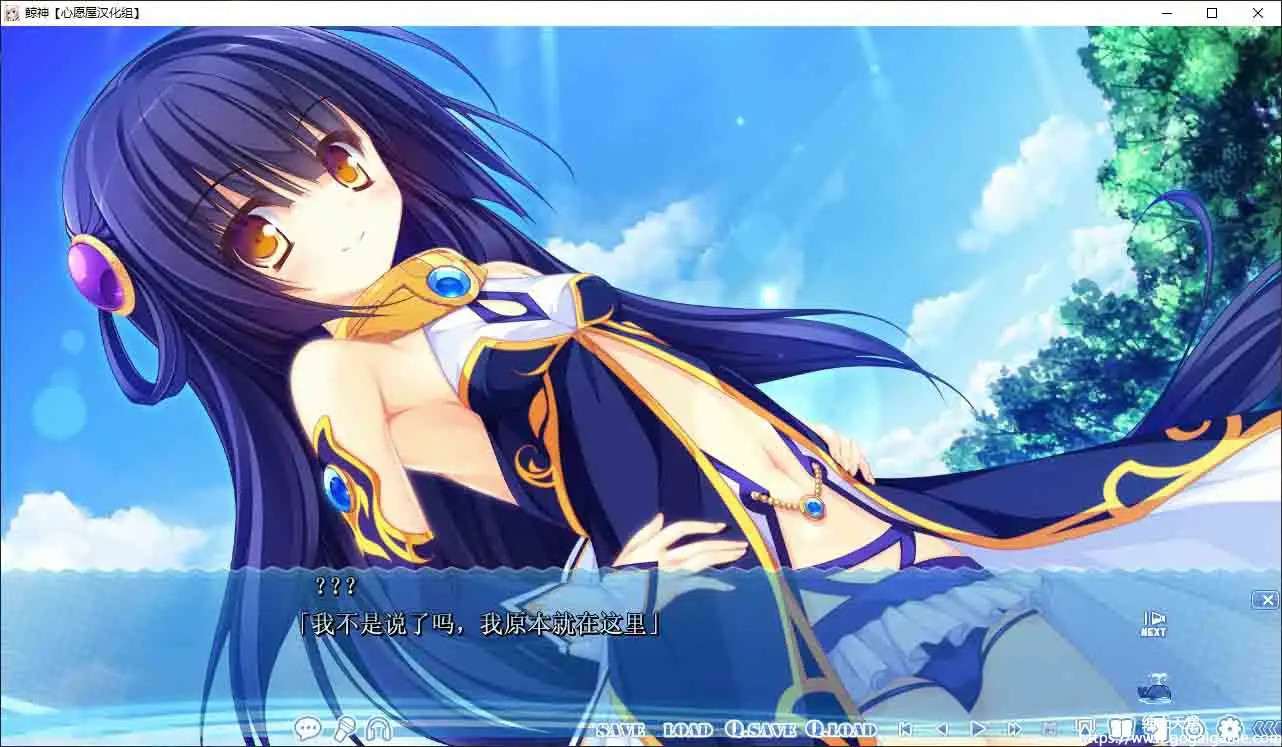Use Q.LOAD to quick load
The width and height of the screenshot is (1282, 747).
click(841, 730)
